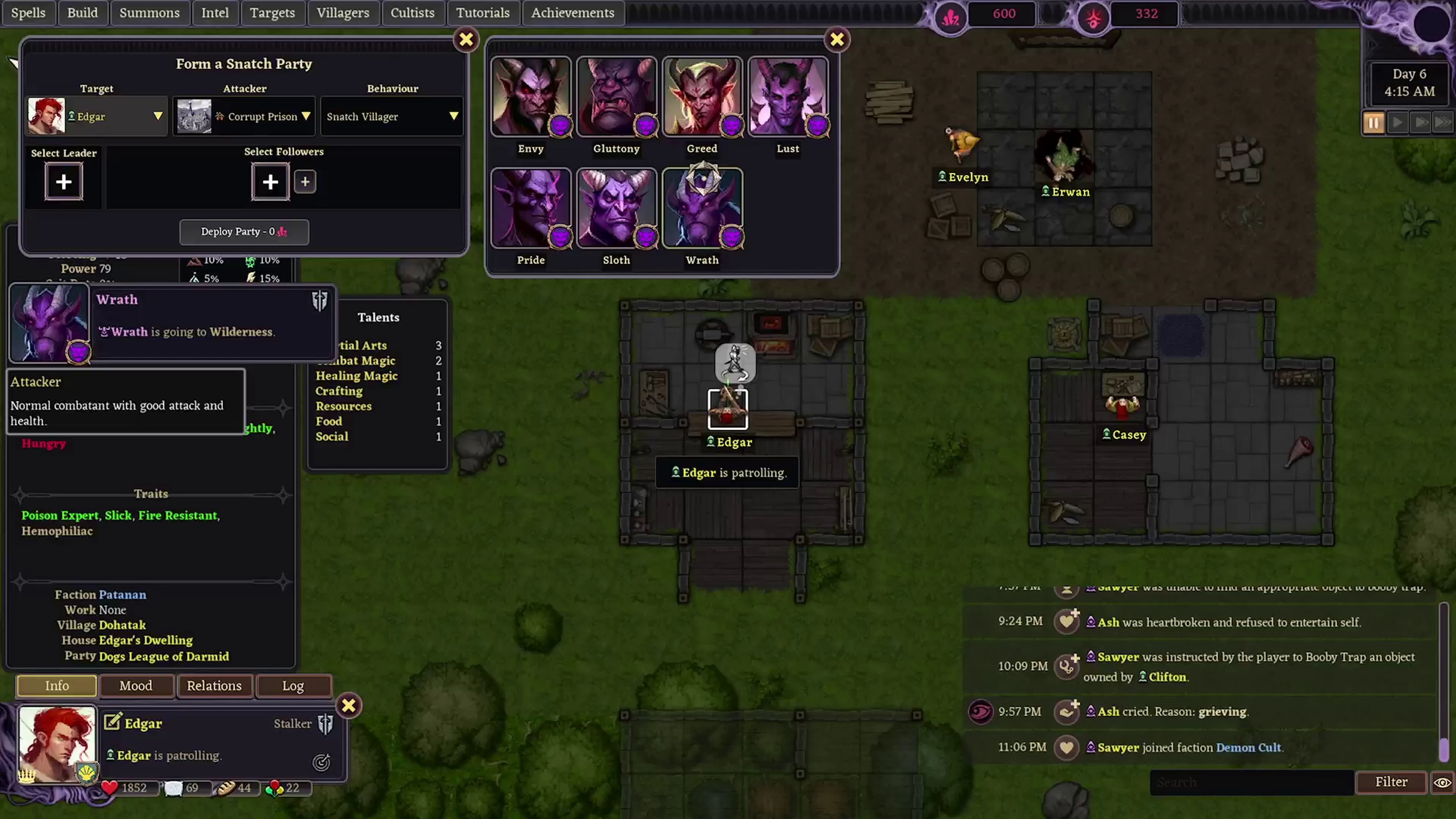This screenshot has height=819, width=1456.
Task: Click the Filter button in the event log
Action: [1392, 782]
